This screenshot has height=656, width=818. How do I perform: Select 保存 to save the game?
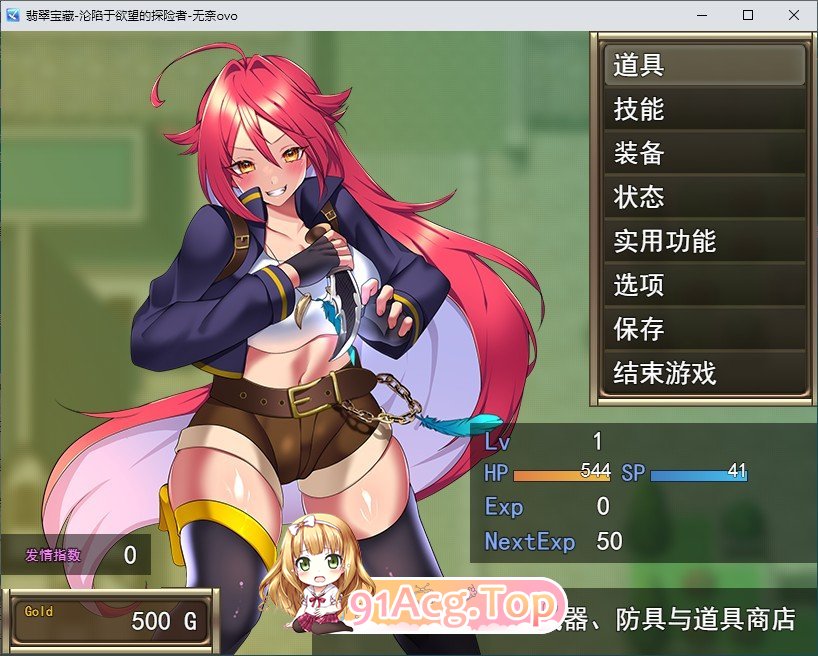tap(703, 330)
